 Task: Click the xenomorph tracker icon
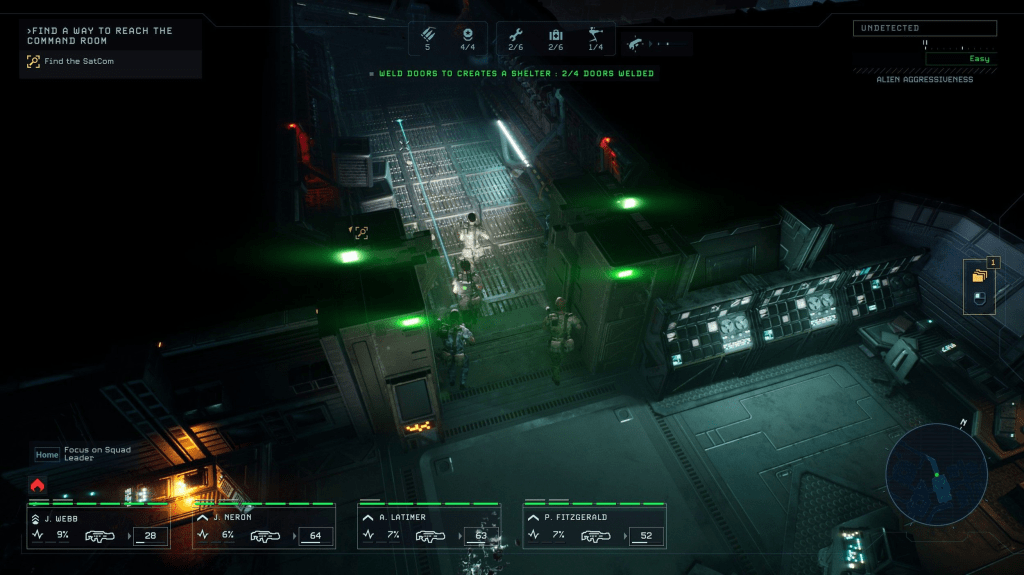coord(636,43)
